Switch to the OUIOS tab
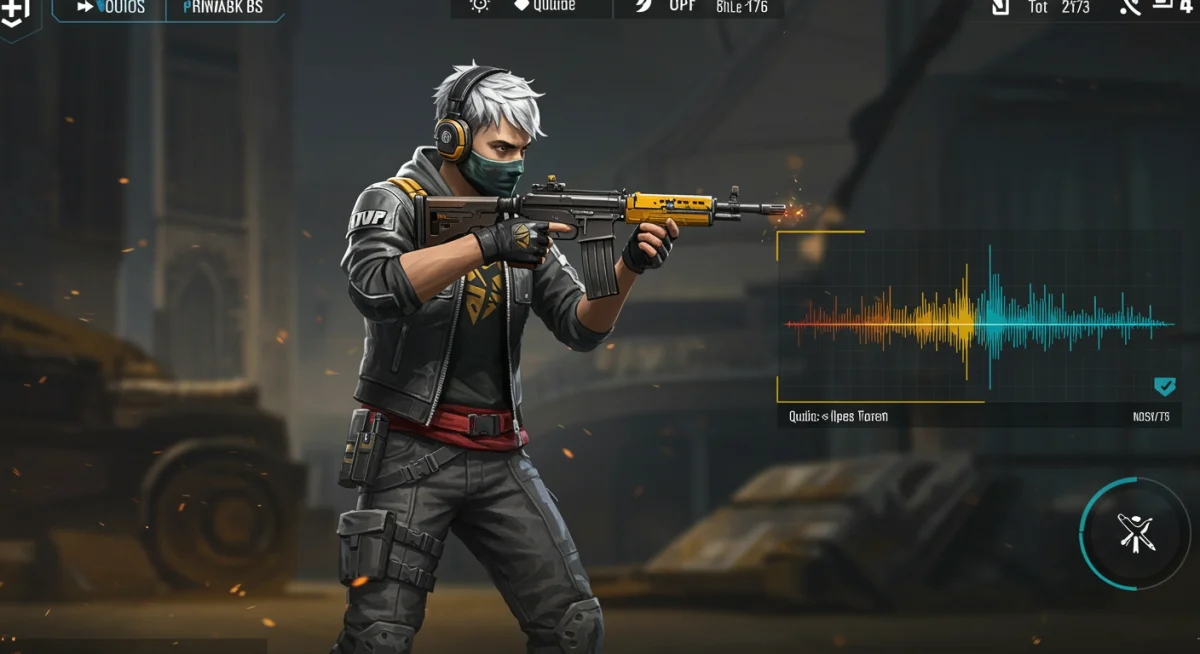Viewport: 1200px width, 654px height. coord(111,8)
